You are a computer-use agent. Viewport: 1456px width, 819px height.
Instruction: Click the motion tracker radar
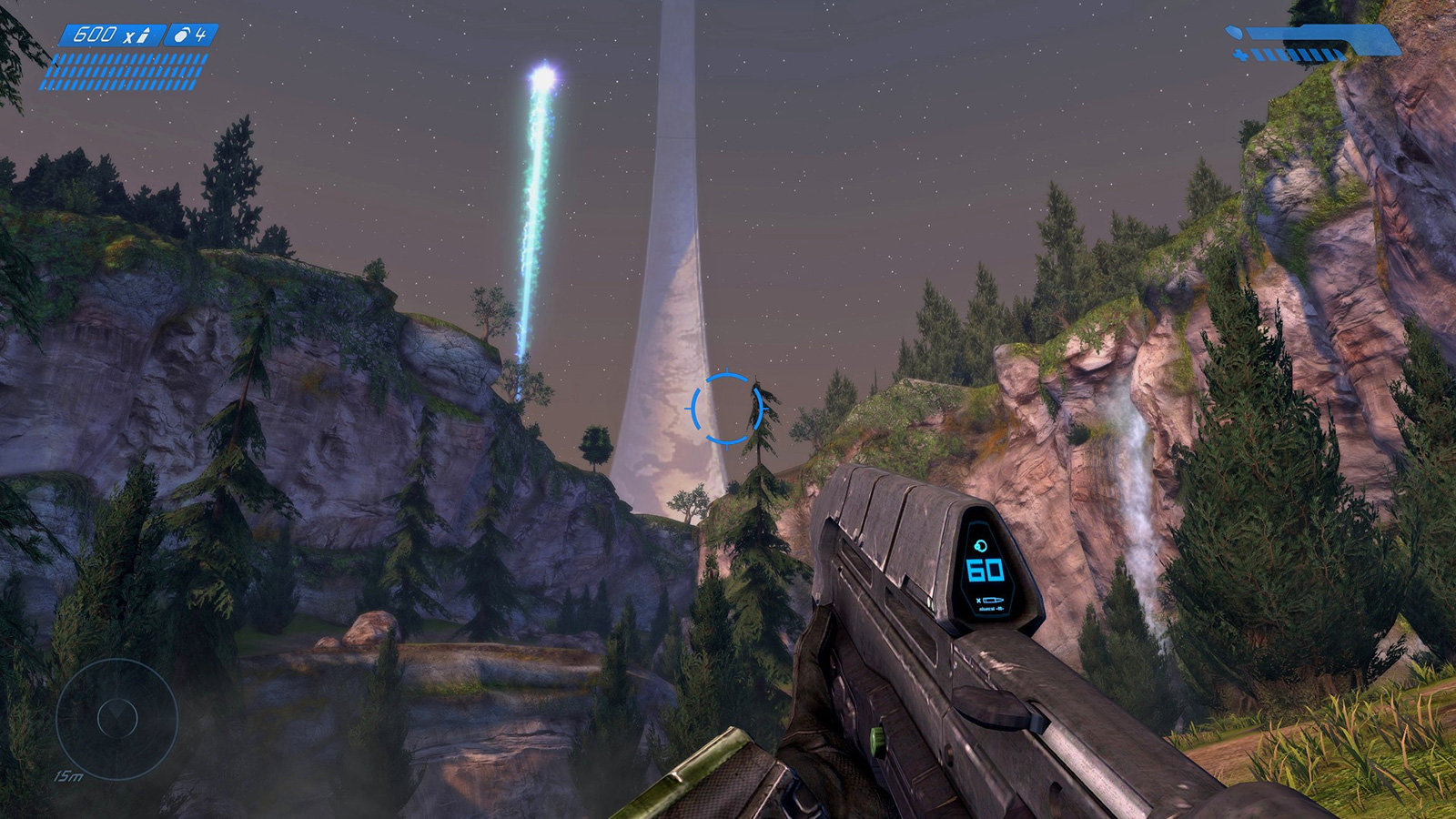point(116,719)
